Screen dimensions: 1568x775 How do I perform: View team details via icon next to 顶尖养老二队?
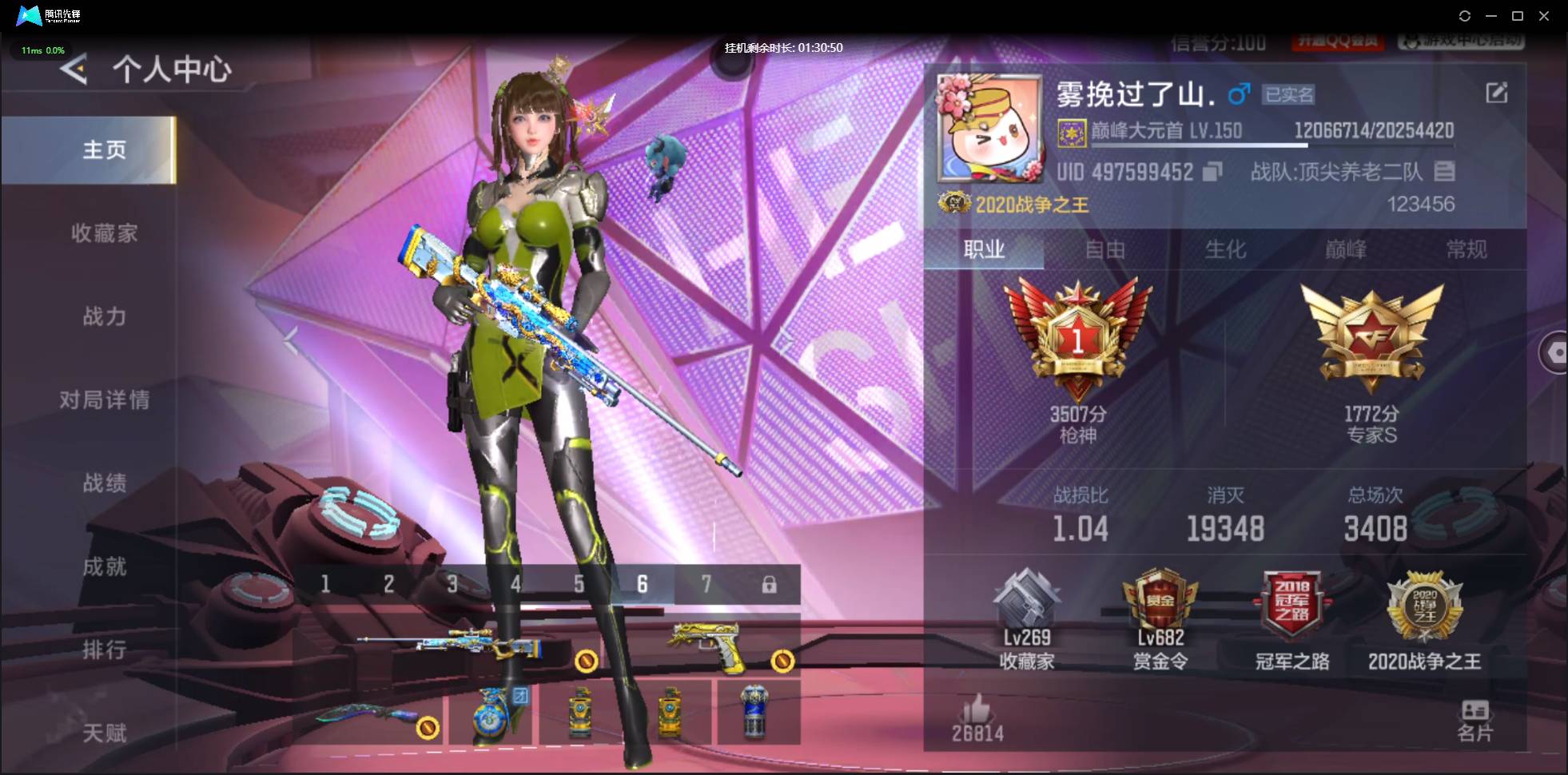click(1443, 172)
